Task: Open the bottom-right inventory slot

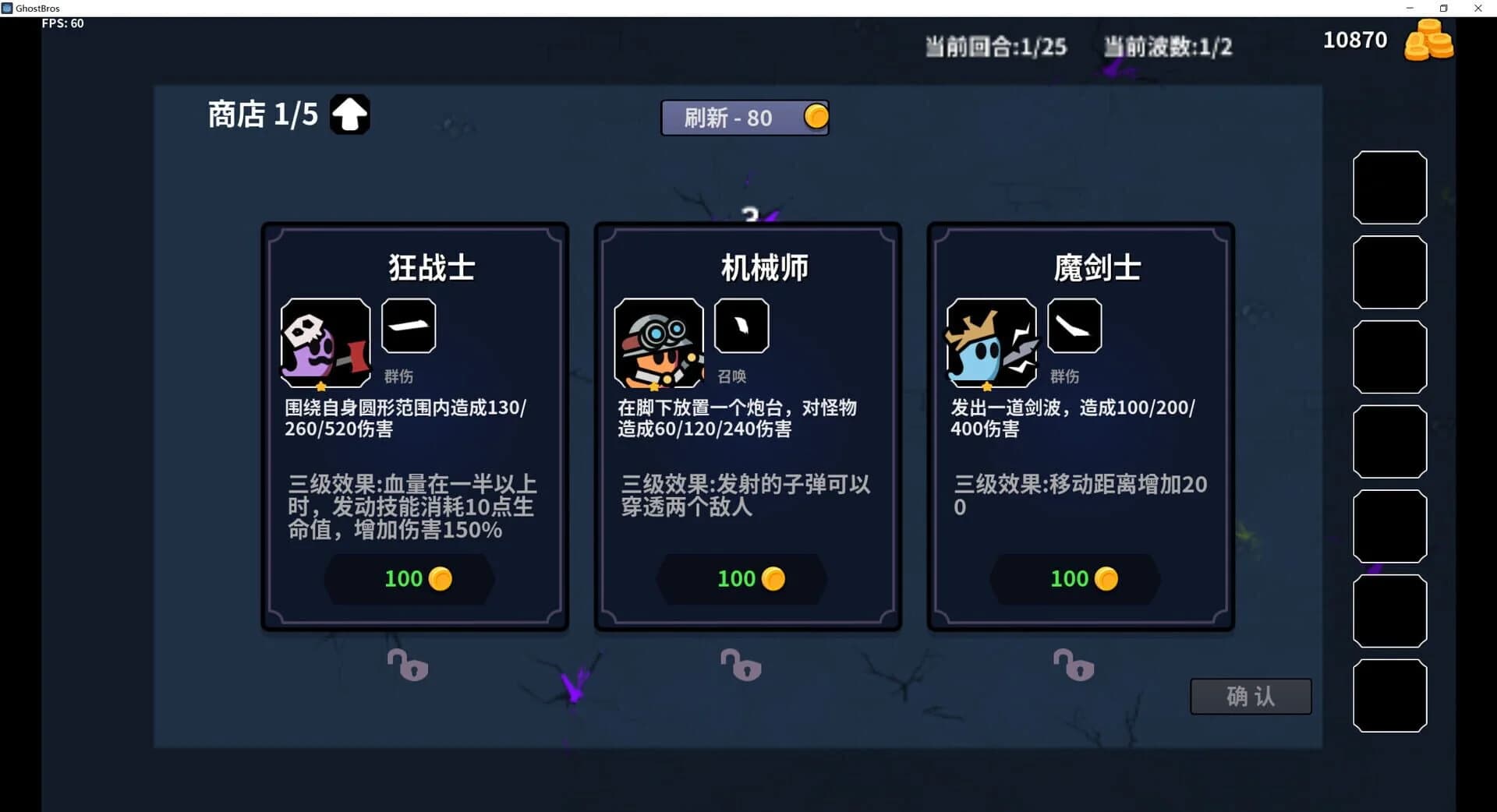Action: pos(1390,695)
